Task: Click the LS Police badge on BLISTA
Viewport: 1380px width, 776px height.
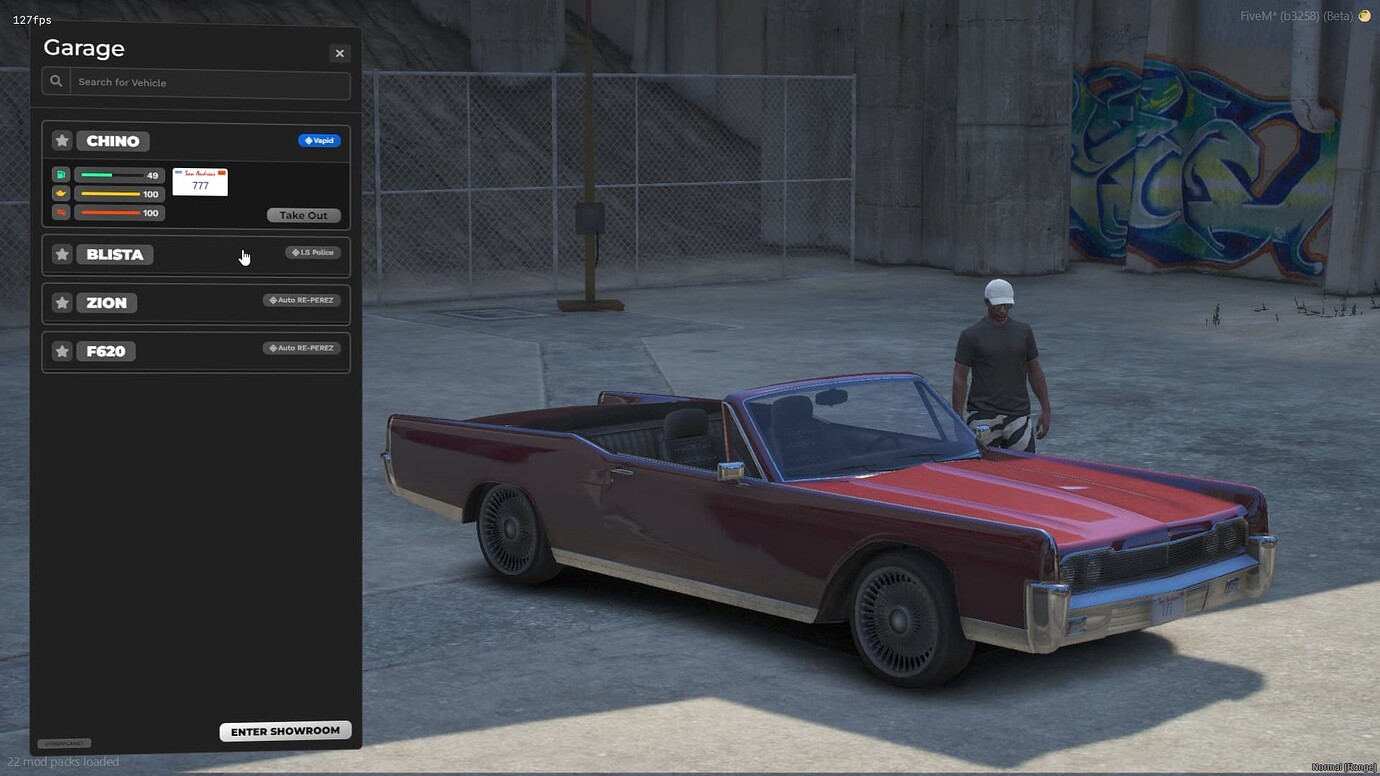Action: [313, 252]
